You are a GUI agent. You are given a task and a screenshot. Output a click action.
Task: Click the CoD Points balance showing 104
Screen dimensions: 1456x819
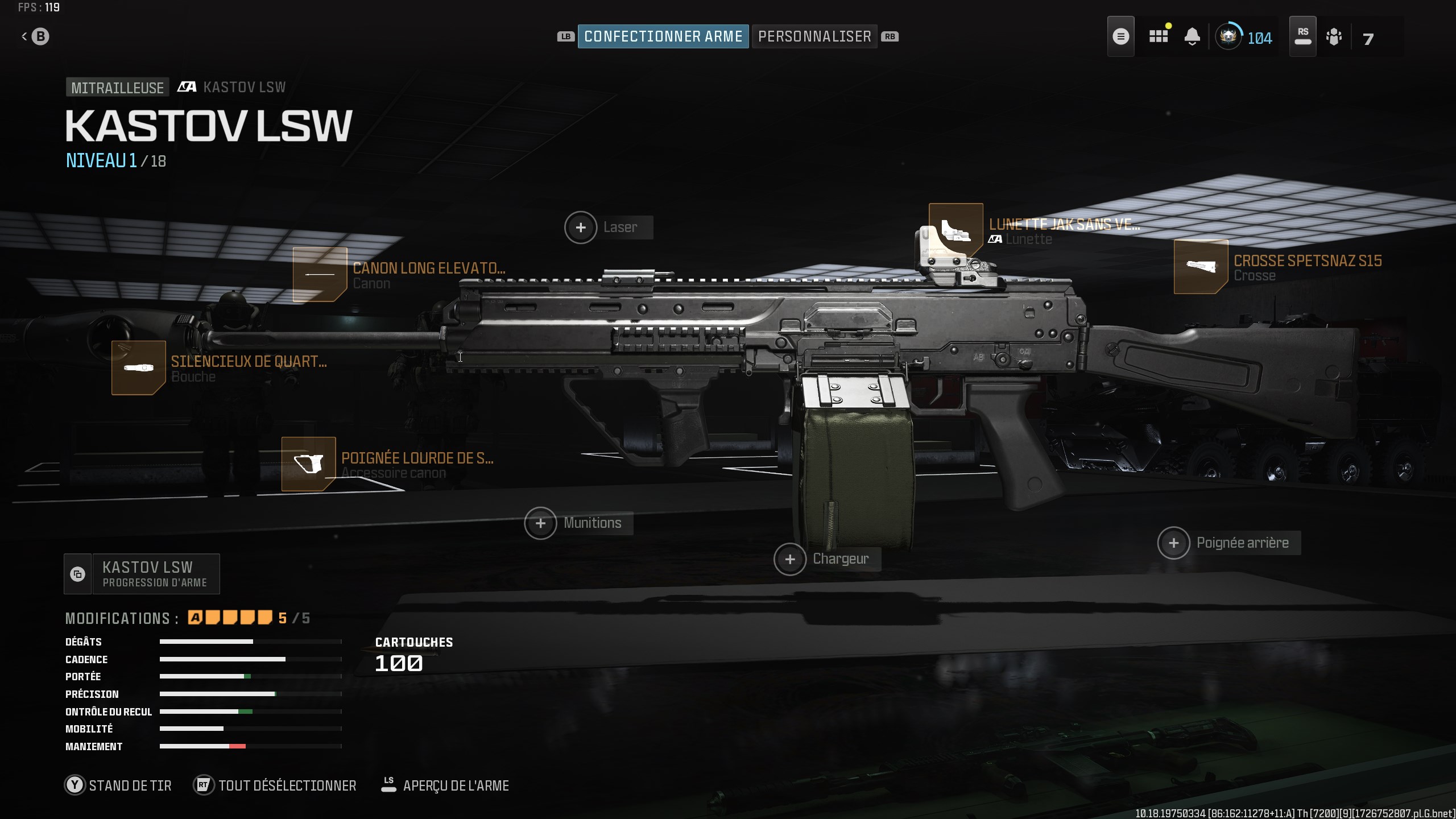click(1246, 38)
